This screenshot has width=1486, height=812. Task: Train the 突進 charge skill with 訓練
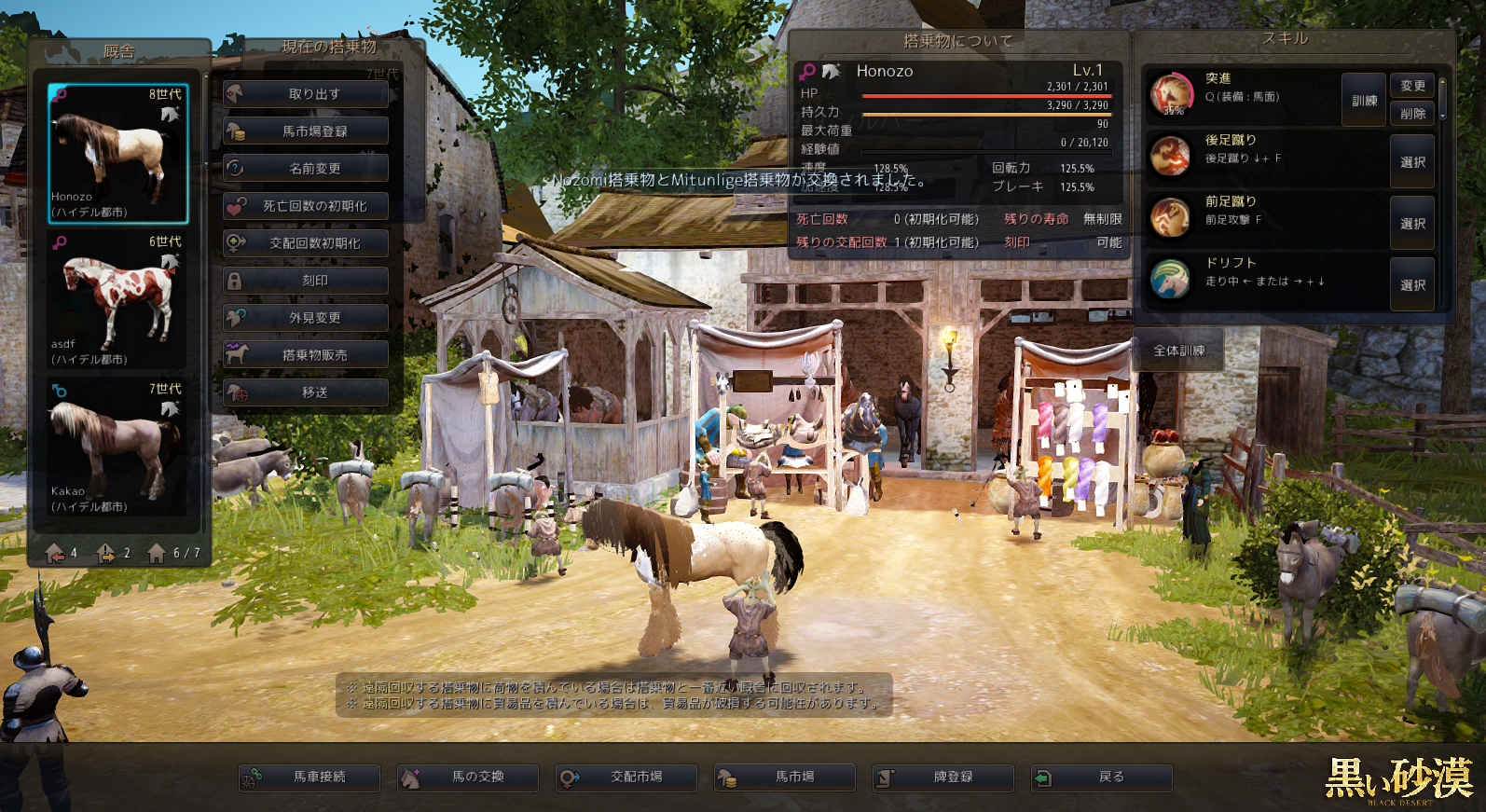[x=1364, y=100]
